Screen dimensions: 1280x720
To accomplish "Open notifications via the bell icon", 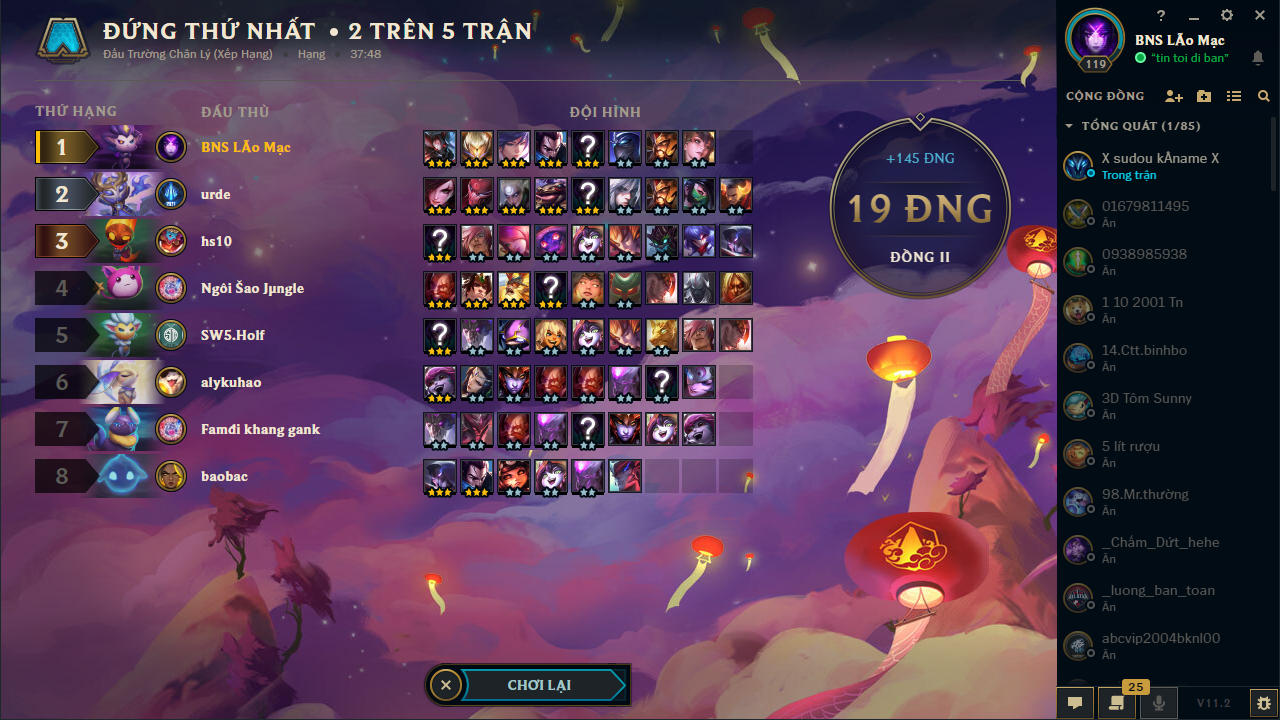I will [1258, 57].
